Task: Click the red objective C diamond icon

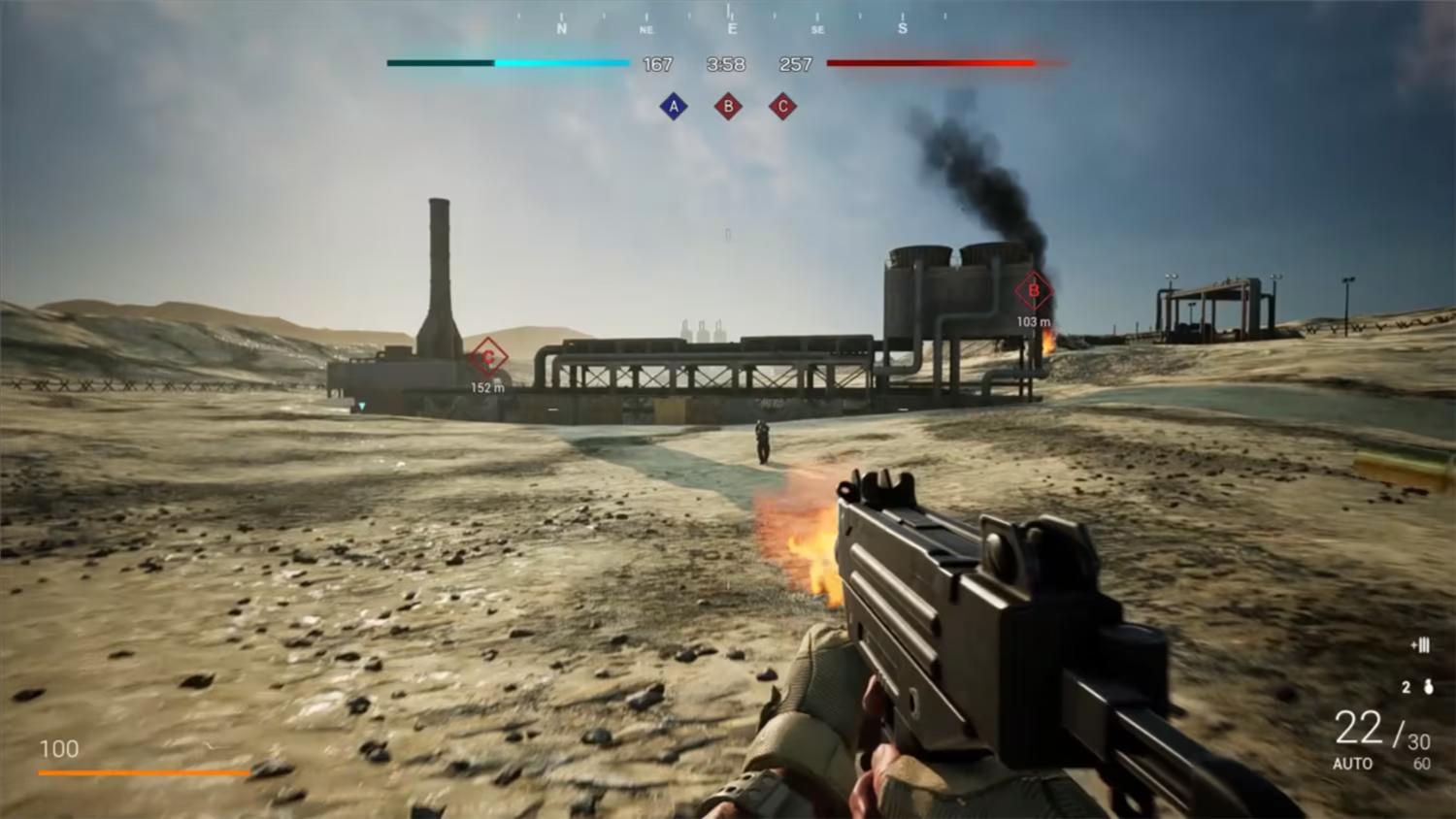Action: (x=783, y=106)
